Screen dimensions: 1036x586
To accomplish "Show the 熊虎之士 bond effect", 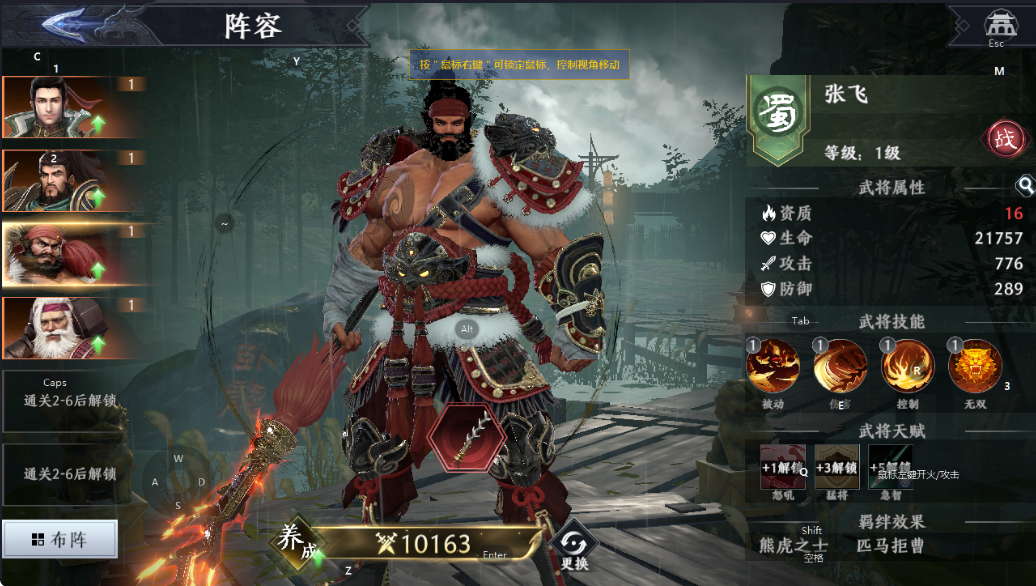I will [793, 546].
